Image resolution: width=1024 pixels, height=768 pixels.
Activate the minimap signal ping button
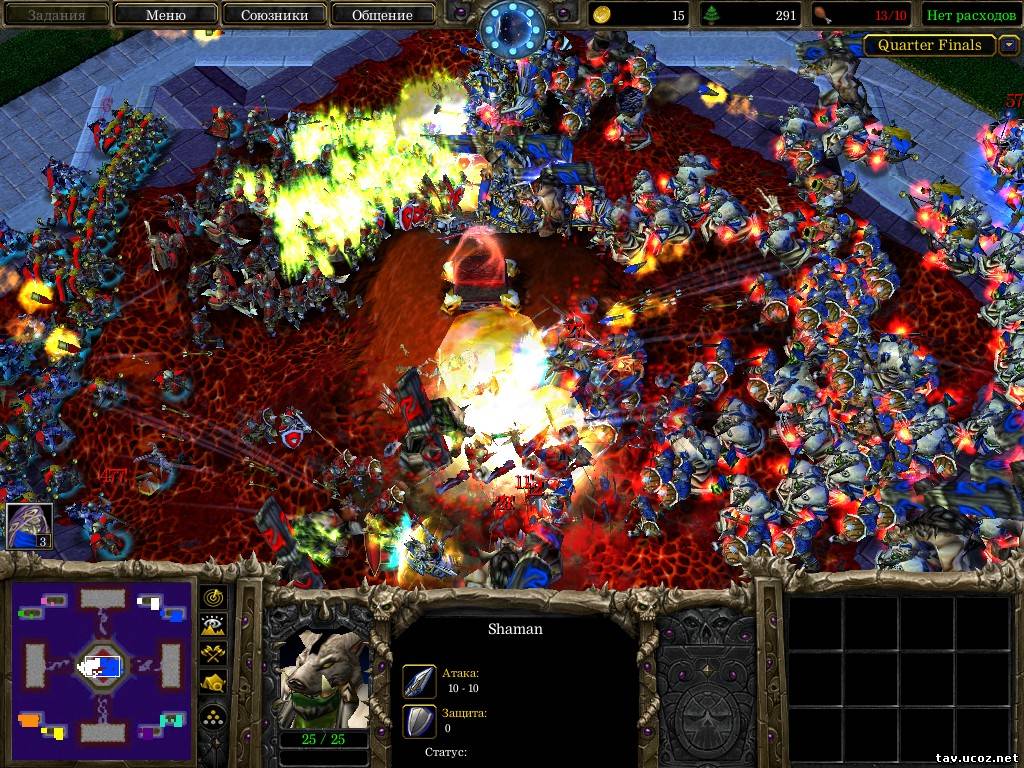(214, 598)
